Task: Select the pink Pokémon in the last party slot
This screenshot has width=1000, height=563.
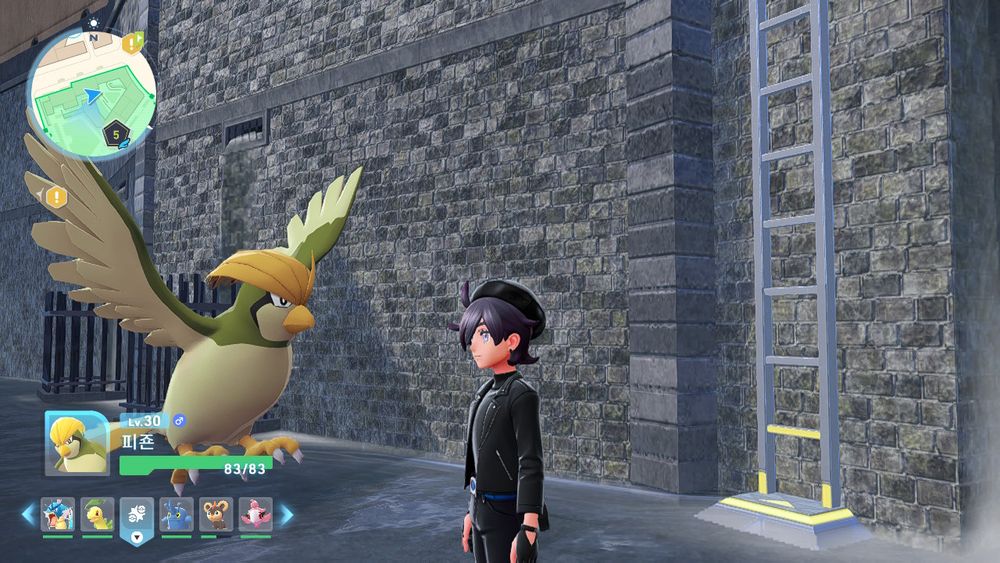Action: click(256, 514)
